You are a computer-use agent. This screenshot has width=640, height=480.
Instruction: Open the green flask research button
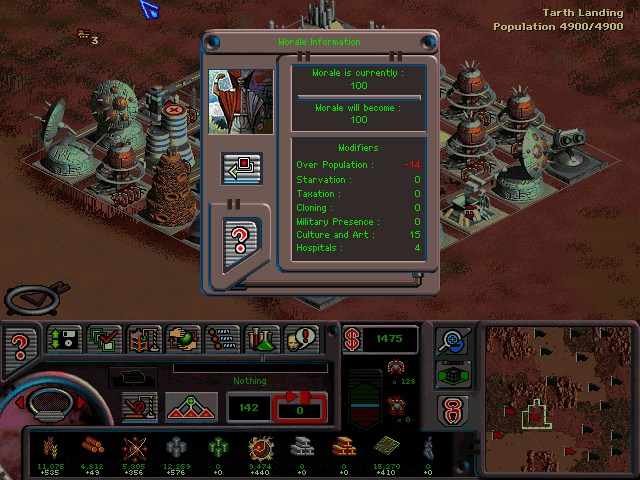261,341
